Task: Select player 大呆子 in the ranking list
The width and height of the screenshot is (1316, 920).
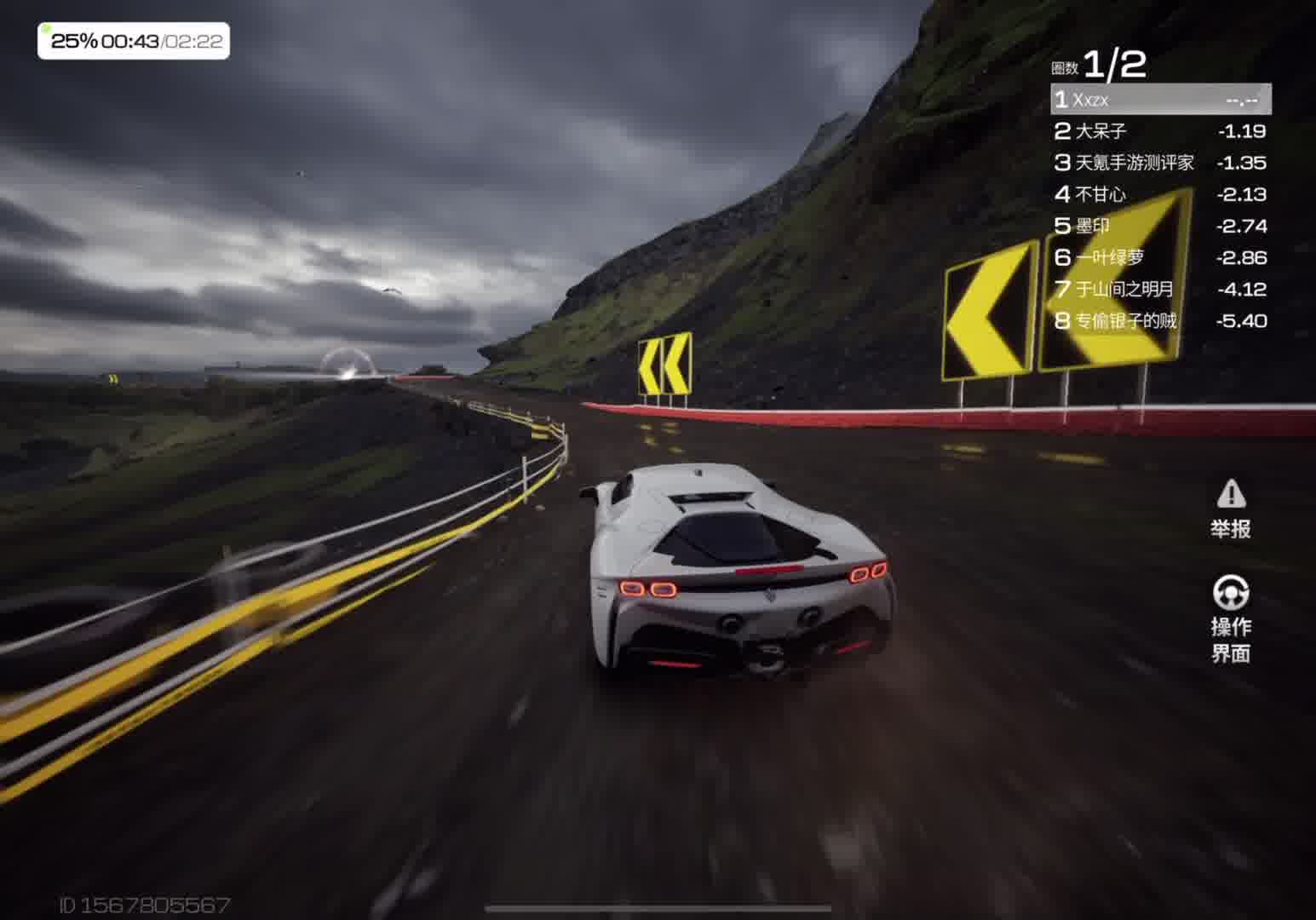Action: pos(1160,131)
